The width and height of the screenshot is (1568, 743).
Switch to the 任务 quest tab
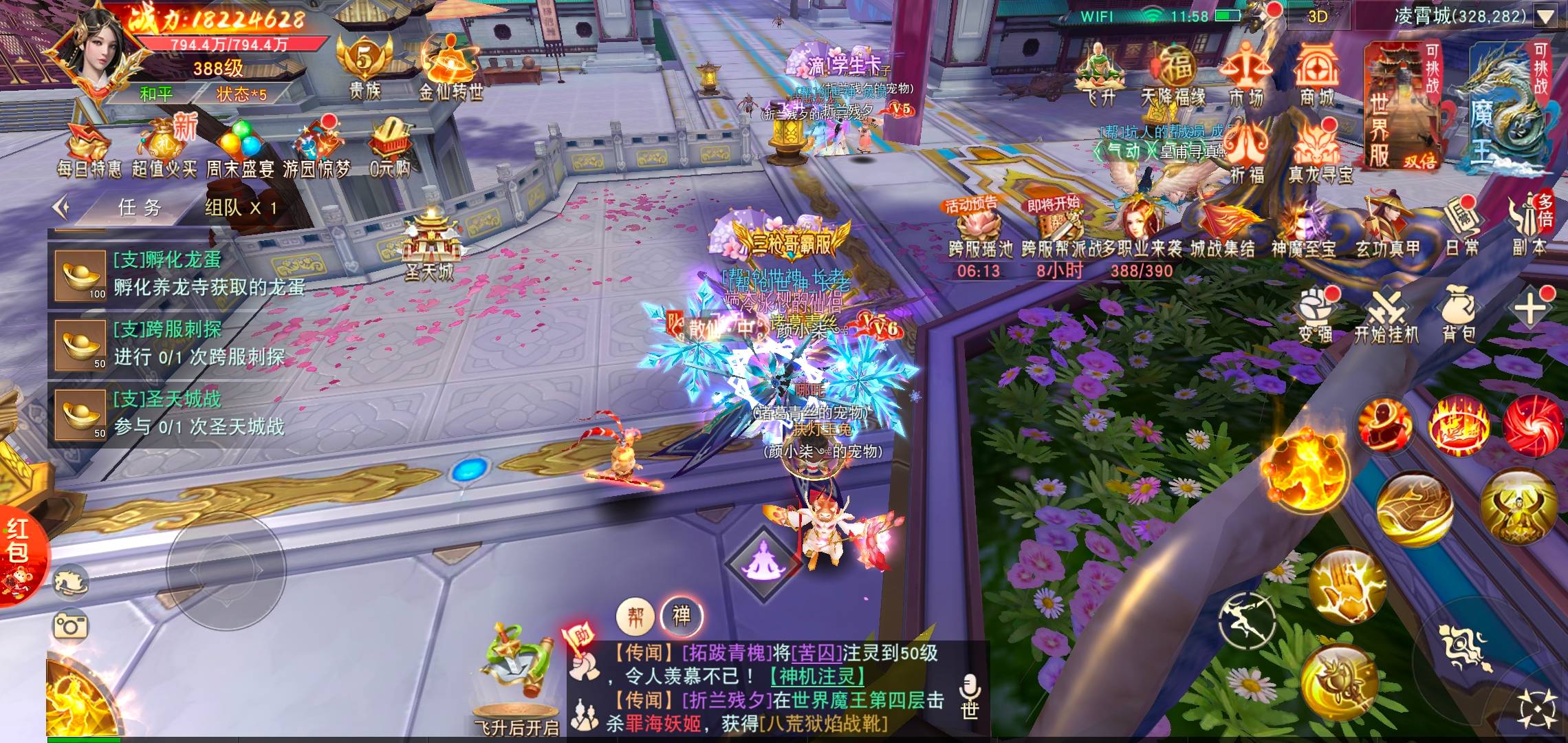click(140, 207)
